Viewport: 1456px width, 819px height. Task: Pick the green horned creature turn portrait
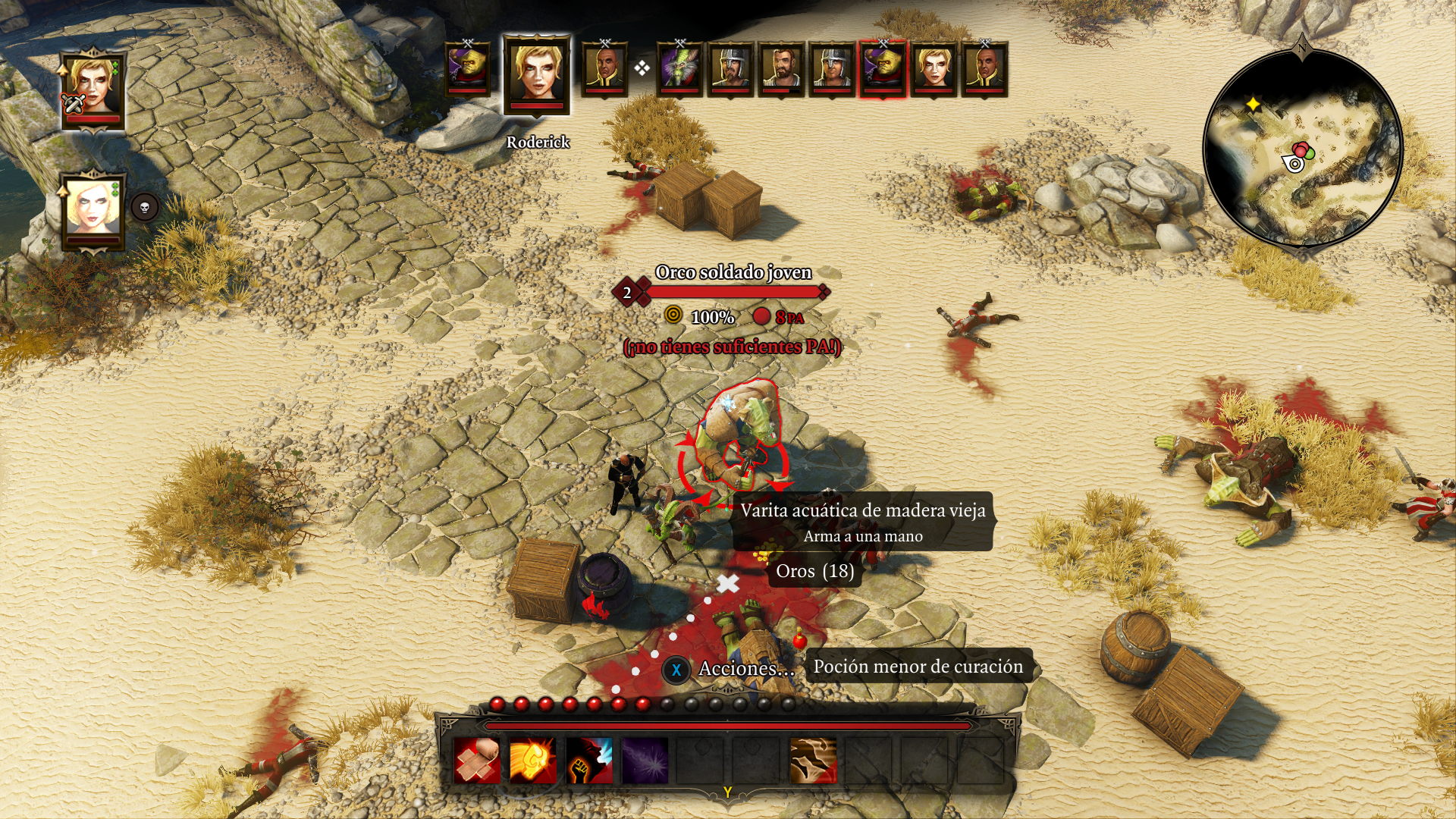pos(679,69)
